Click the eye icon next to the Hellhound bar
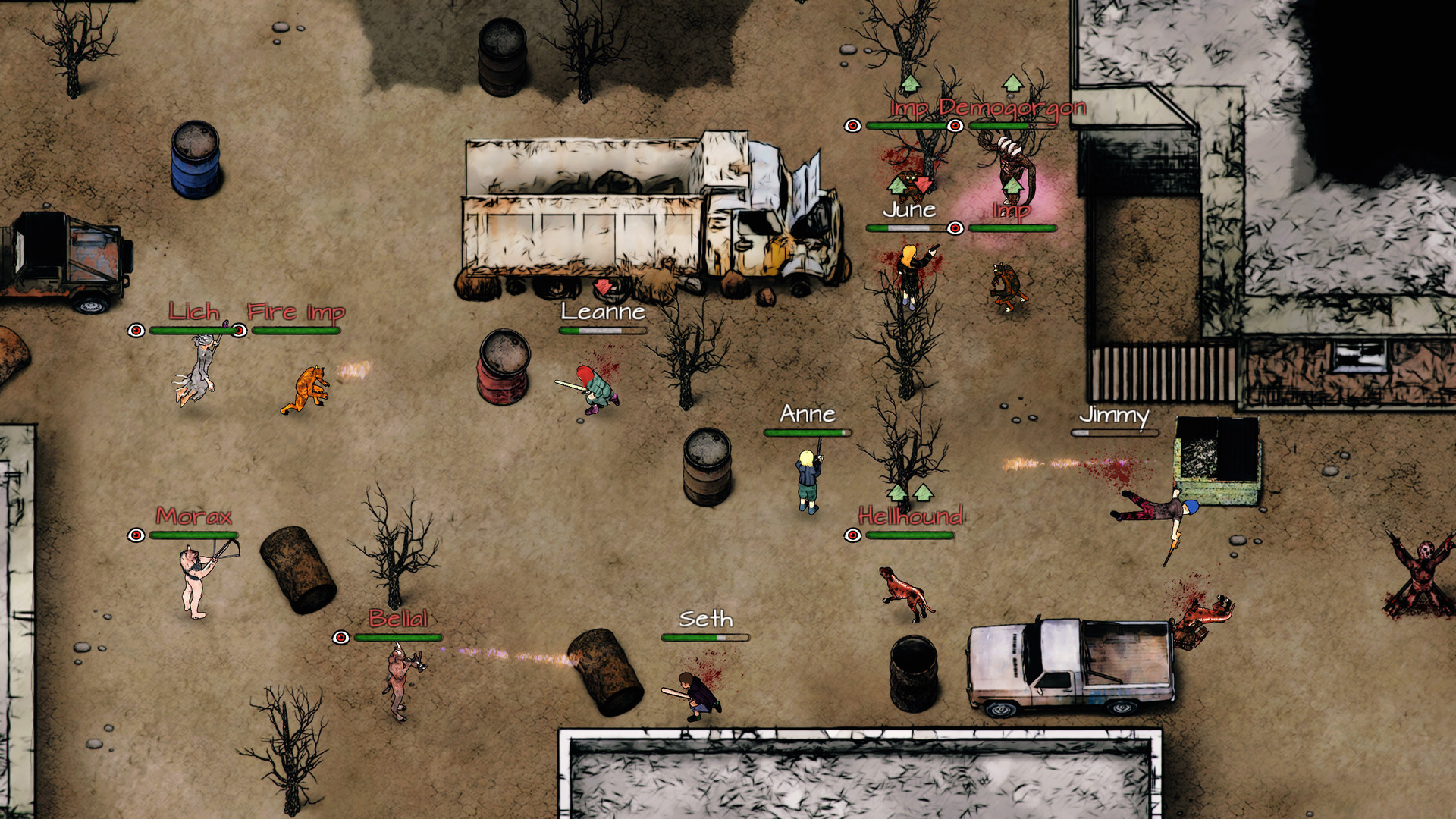Viewport: 1456px width, 819px height. [852, 536]
